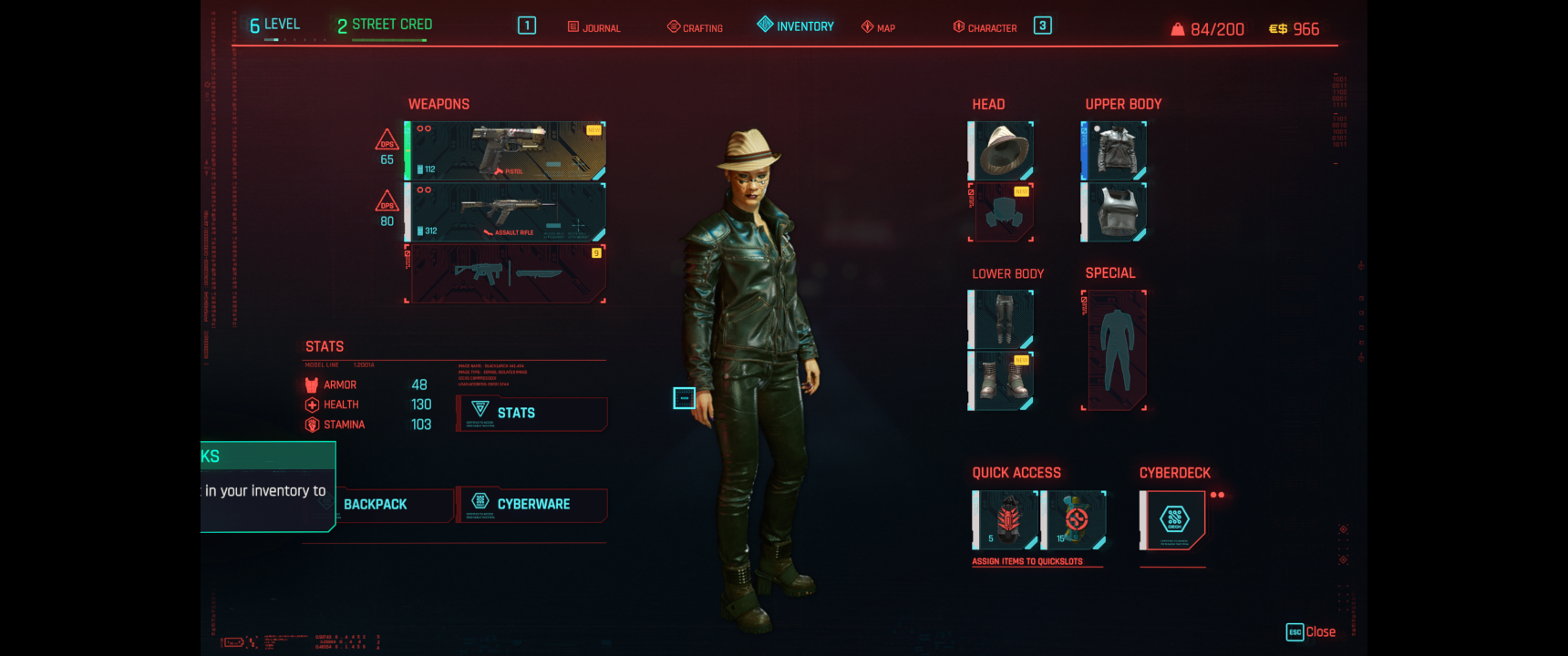This screenshot has height=656, width=1568.
Task: Open the Special outfit slot
Action: pos(1114,350)
